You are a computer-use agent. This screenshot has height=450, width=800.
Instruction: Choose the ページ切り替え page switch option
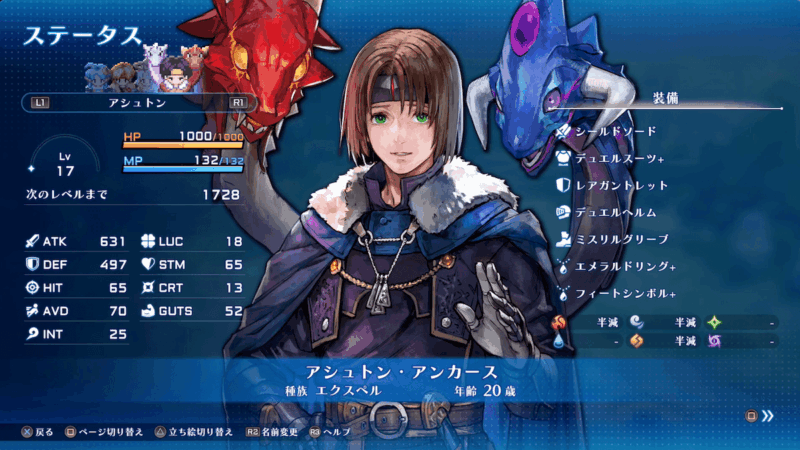(x=103, y=432)
